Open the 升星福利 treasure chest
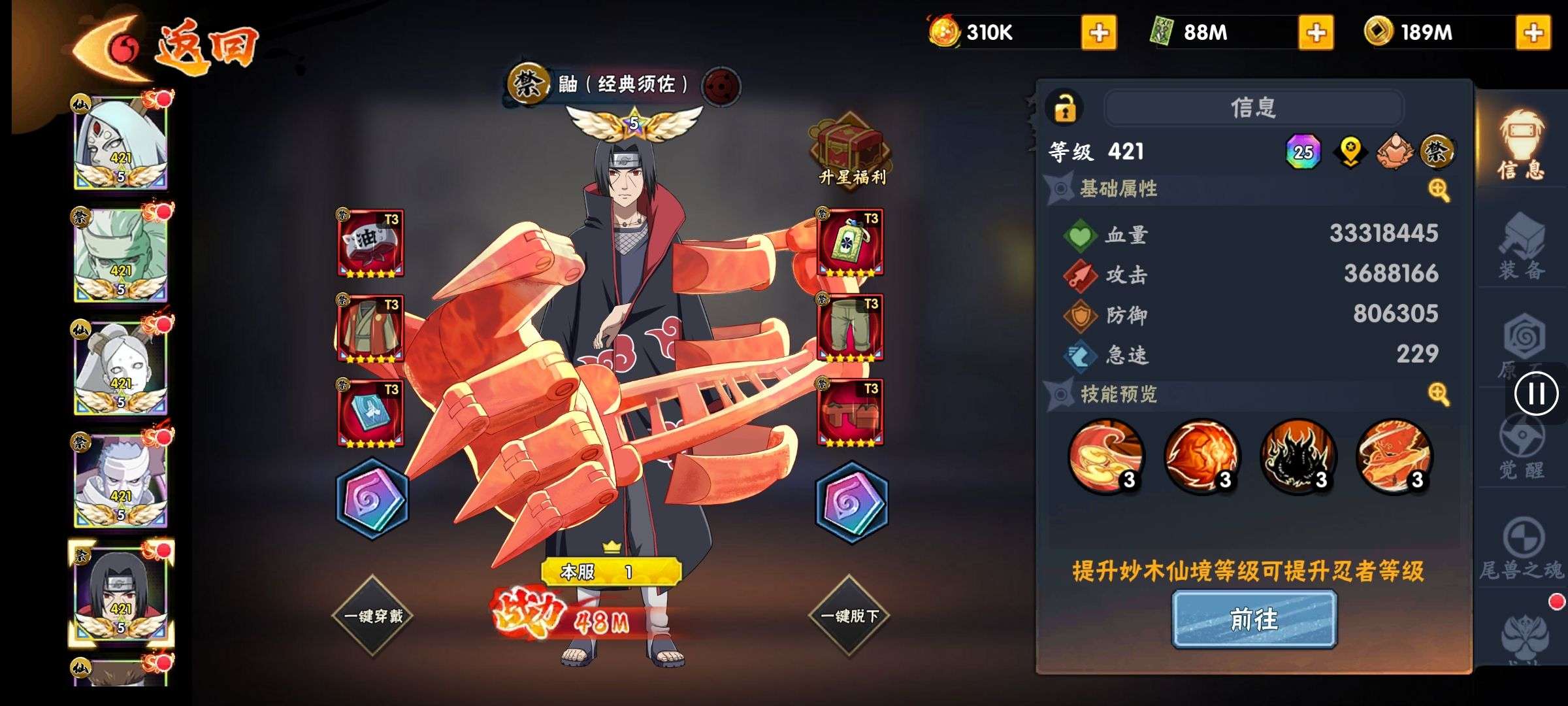Screen dimensions: 1568x706 point(851,149)
